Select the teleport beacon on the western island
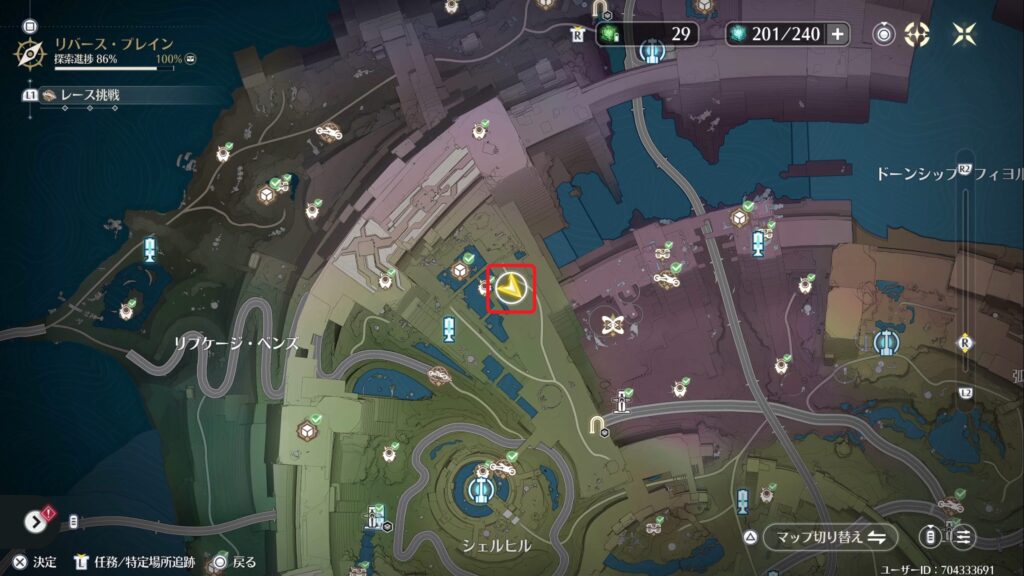This screenshot has height=576, width=1024. point(151,249)
